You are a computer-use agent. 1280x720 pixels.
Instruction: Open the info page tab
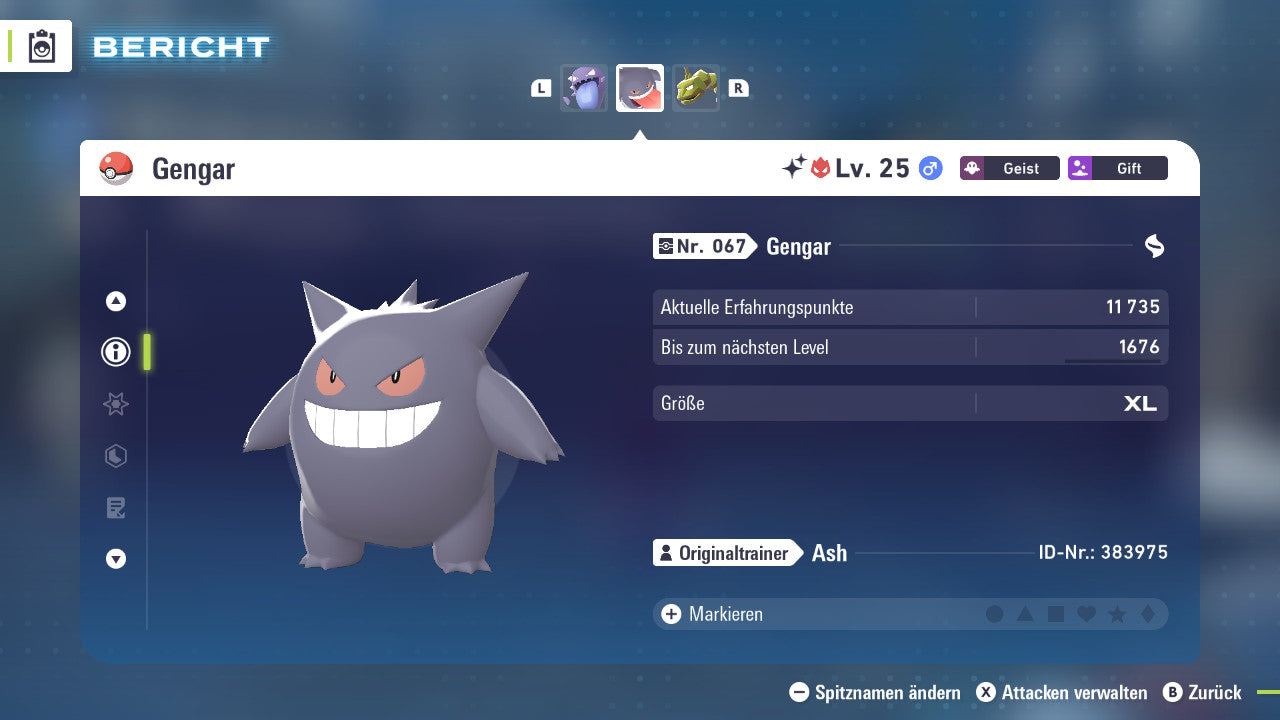tap(116, 352)
